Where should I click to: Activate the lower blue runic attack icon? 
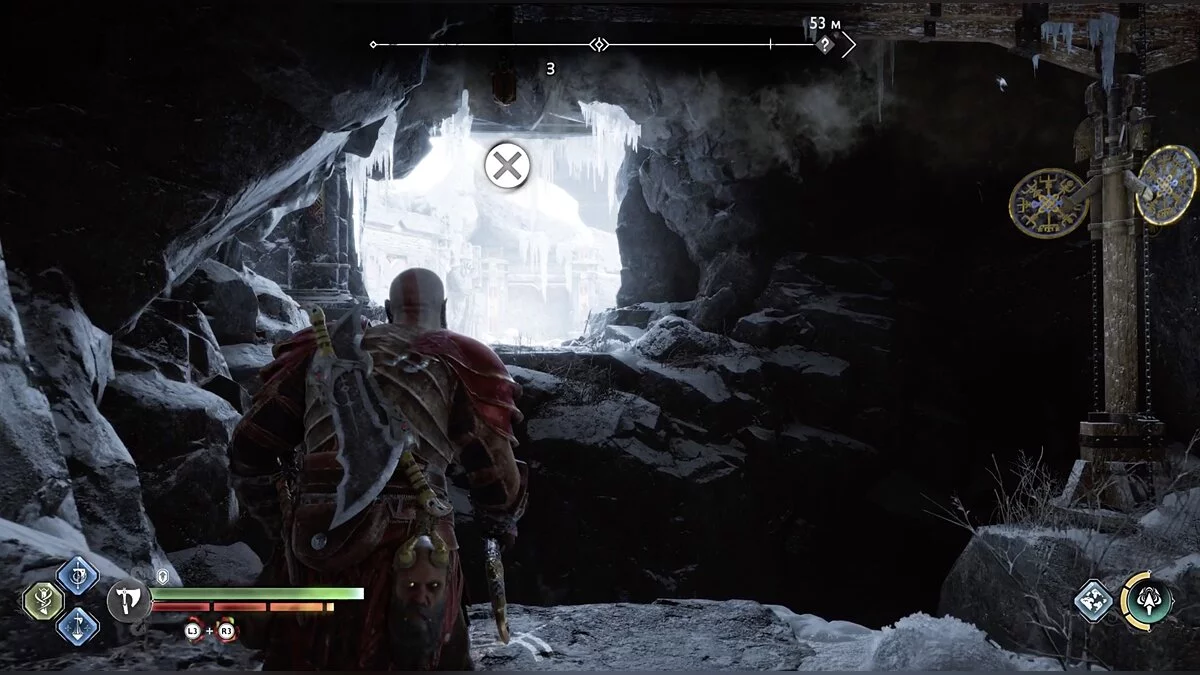click(x=77, y=626)
